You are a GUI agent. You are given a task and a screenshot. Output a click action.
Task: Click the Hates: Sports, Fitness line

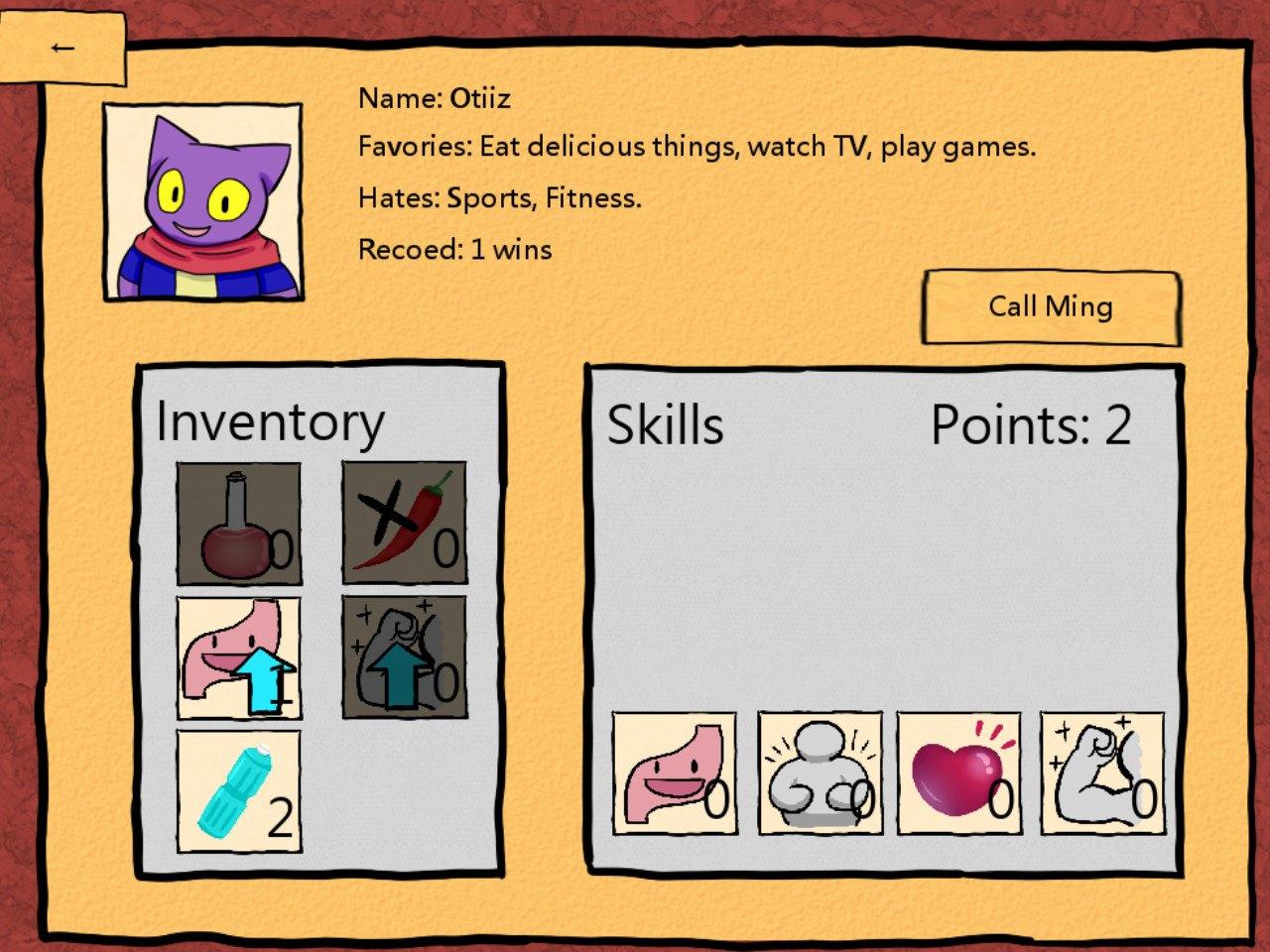click(x=500, y=197)
